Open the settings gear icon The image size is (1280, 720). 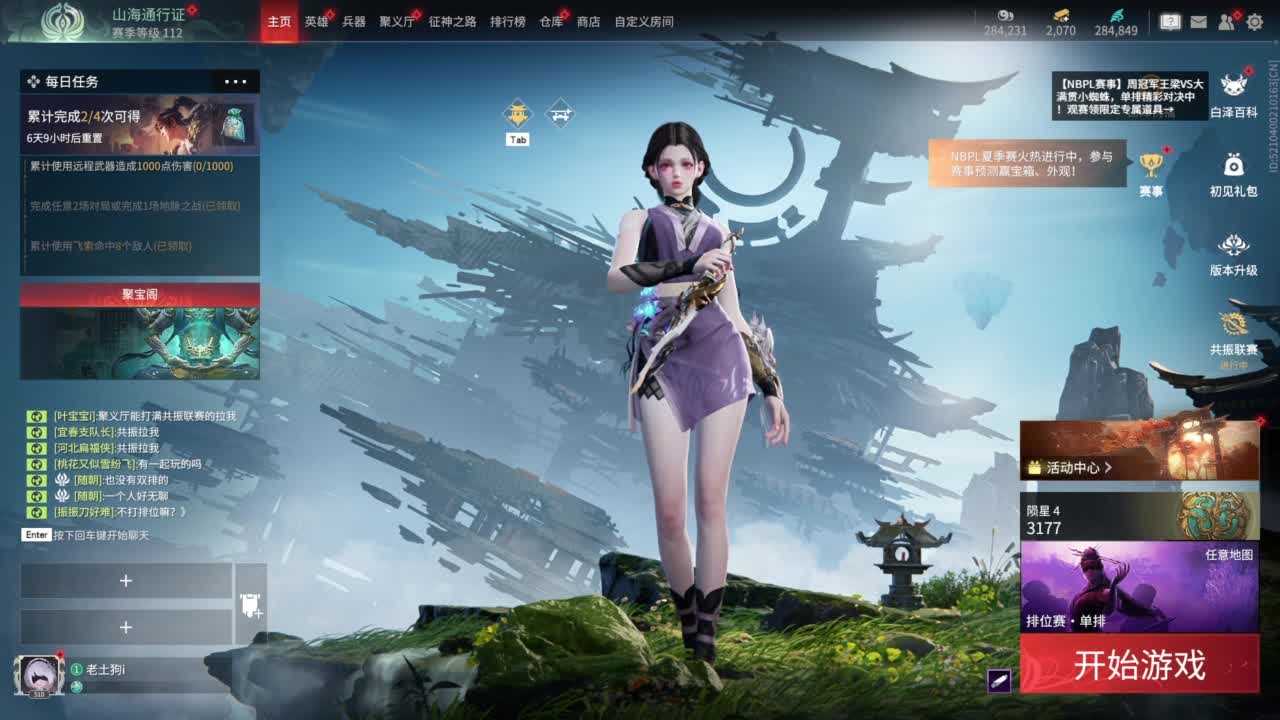point(1255,19)
